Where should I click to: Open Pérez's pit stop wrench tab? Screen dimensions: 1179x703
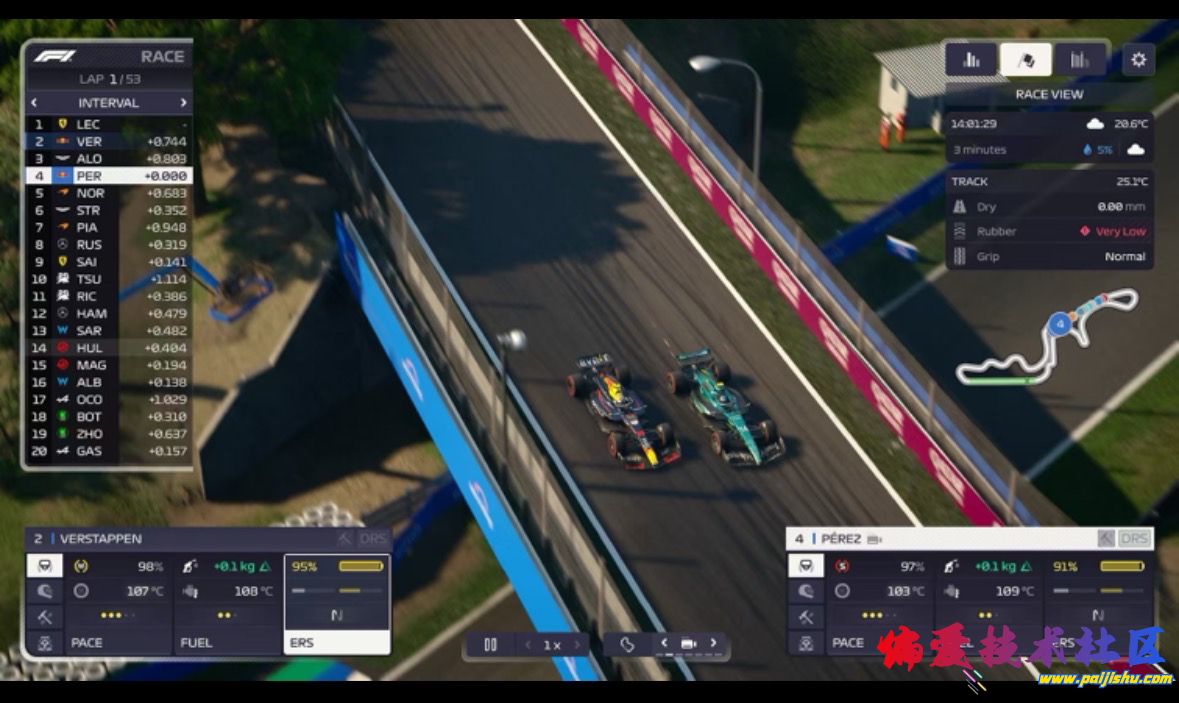[x=806, y=617]
